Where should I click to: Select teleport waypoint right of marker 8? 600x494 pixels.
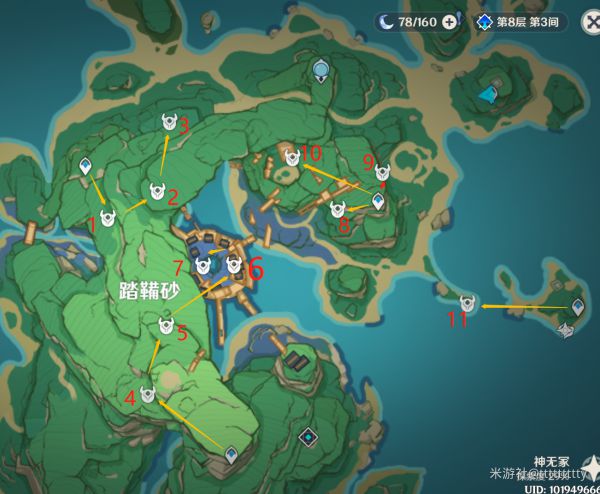378,202
